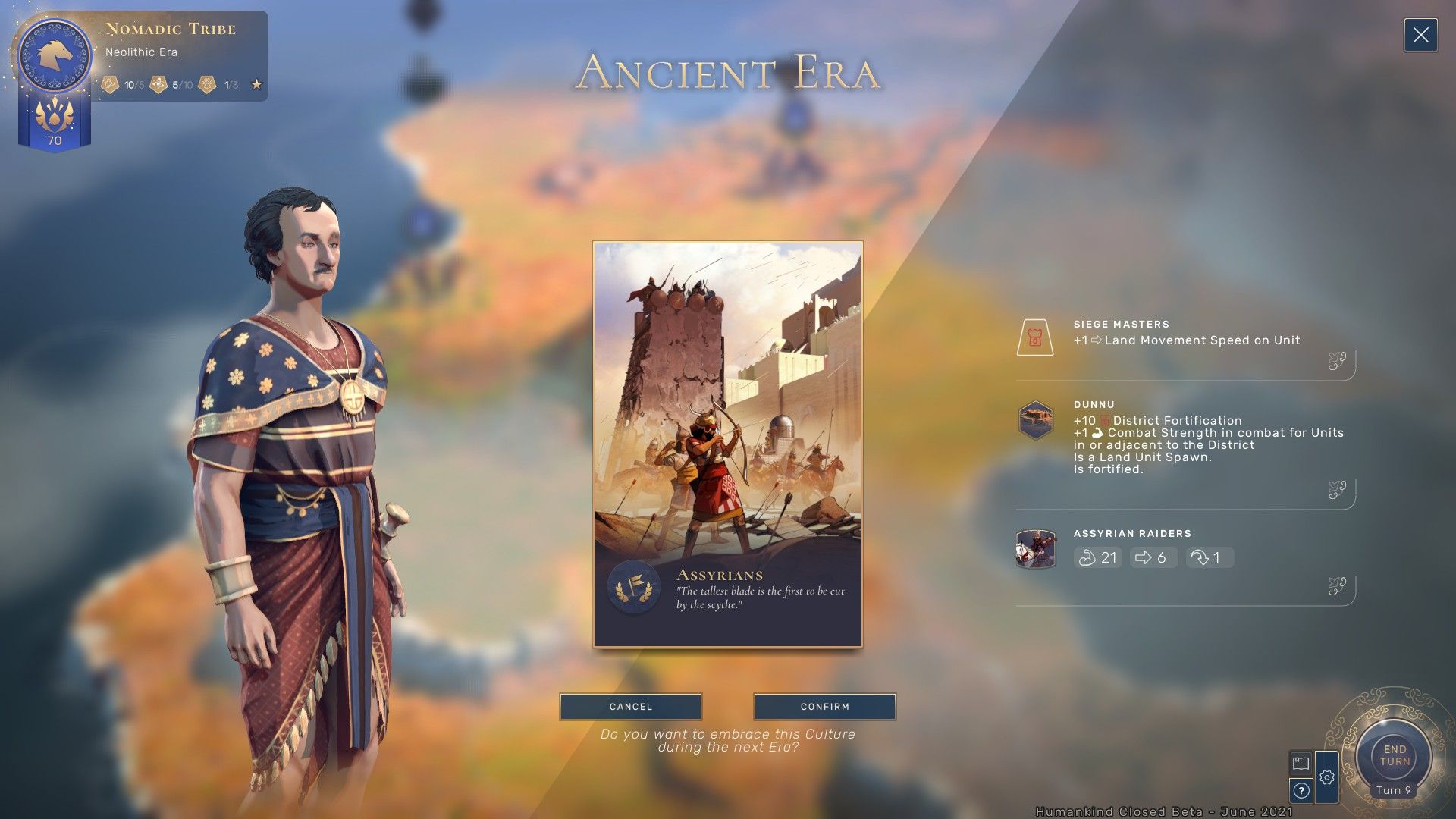The height and width of the screenshot is (819, 1456).
Task: Open the fame banner showing 70
Action: 55,124
